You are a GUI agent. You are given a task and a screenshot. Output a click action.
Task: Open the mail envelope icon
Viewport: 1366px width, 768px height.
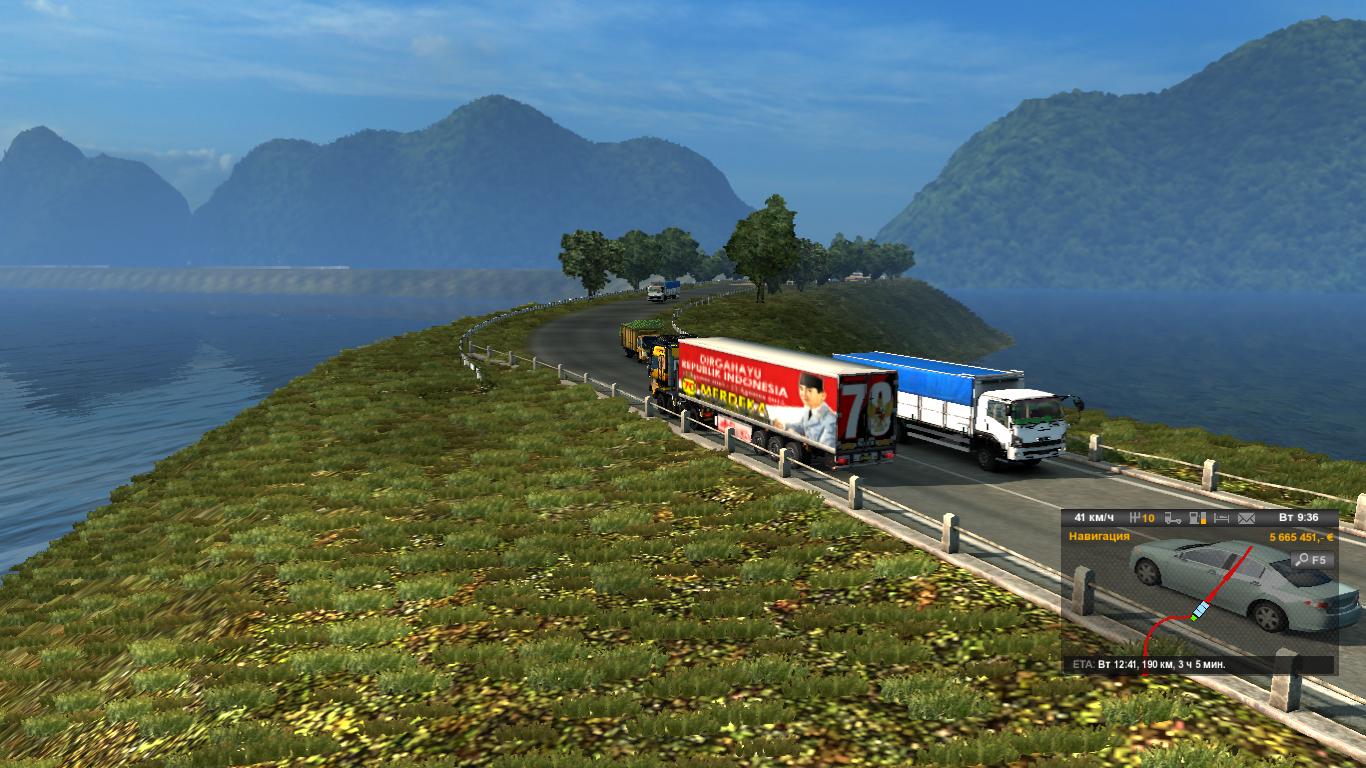(1246, 518)
